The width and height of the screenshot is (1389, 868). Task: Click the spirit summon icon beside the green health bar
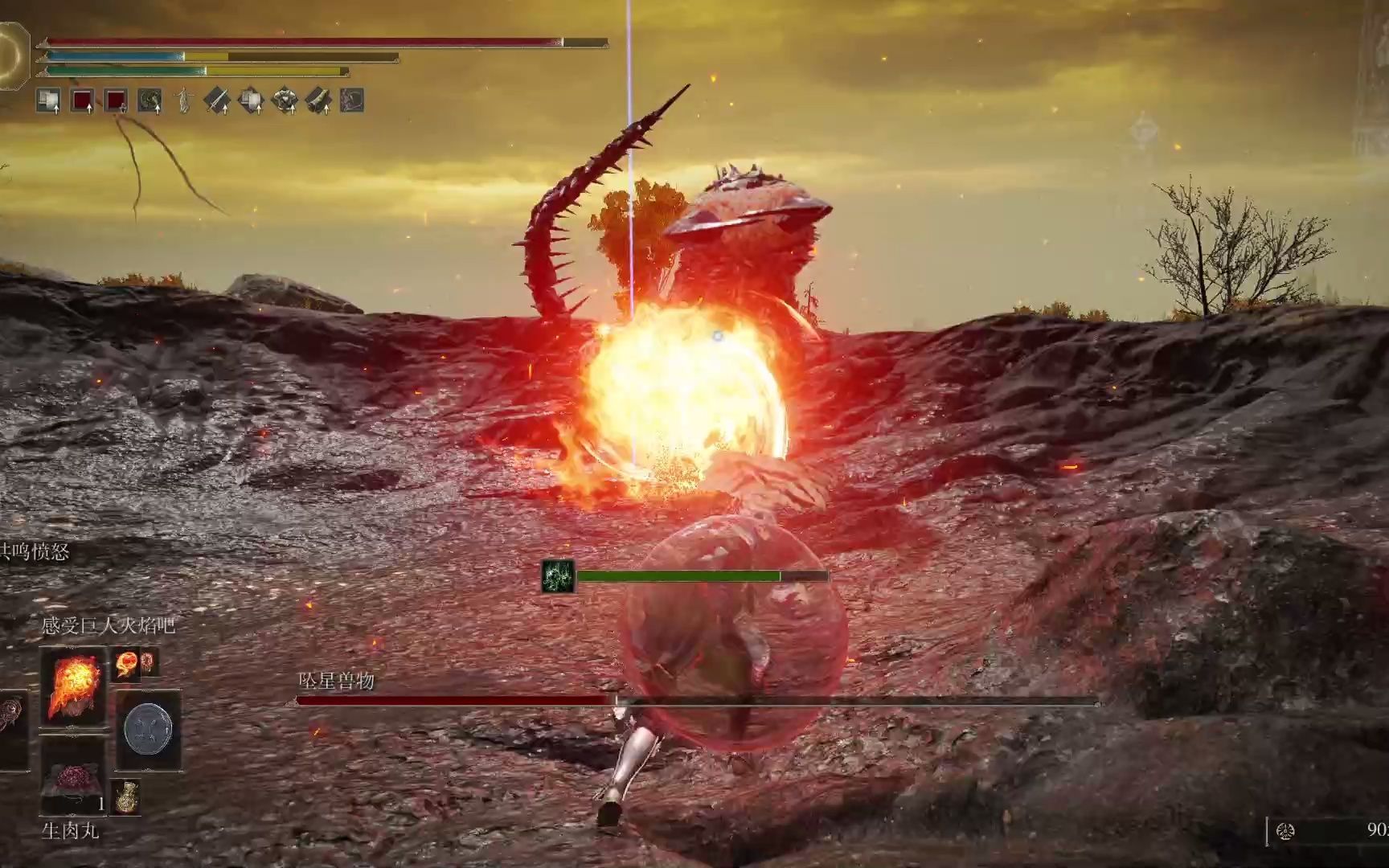click(558, 575)
